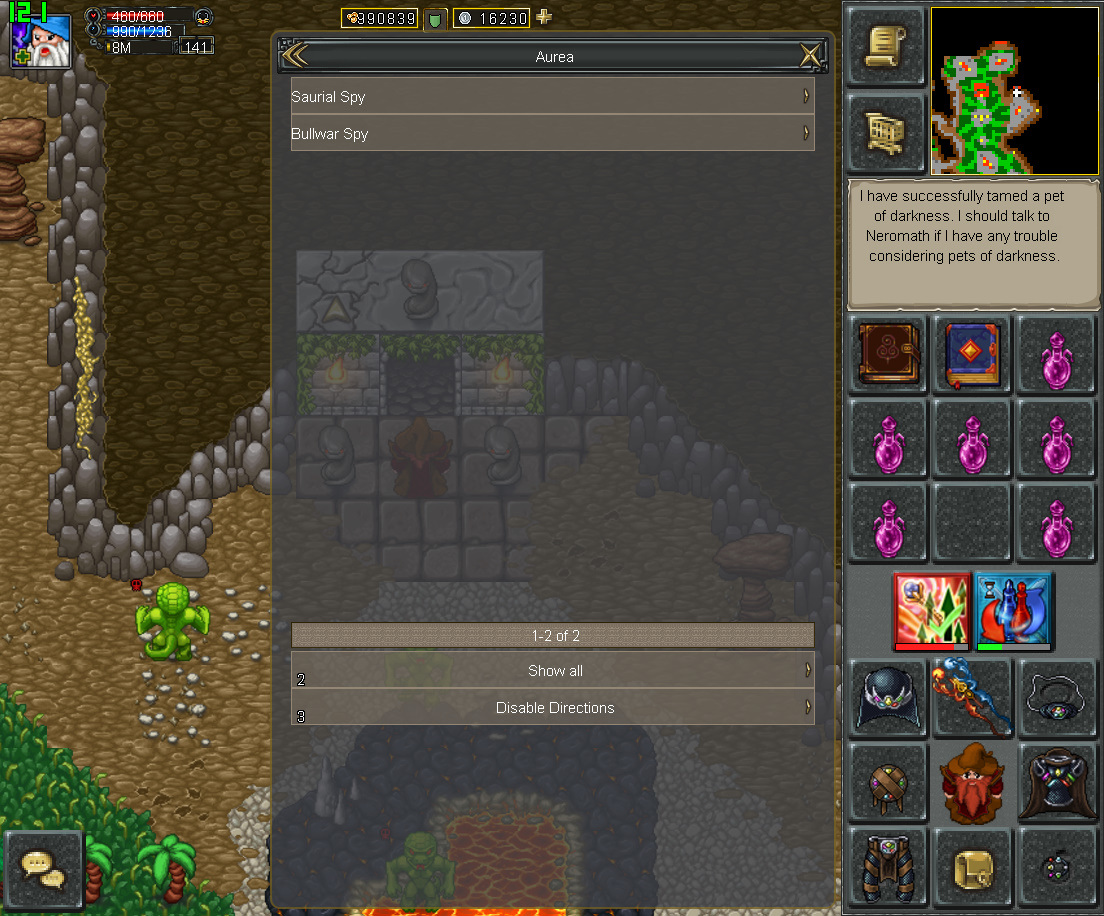Screen dimensions: 1104x916
Task: Click the wizard character portrait
Action: tap(42, 42)
